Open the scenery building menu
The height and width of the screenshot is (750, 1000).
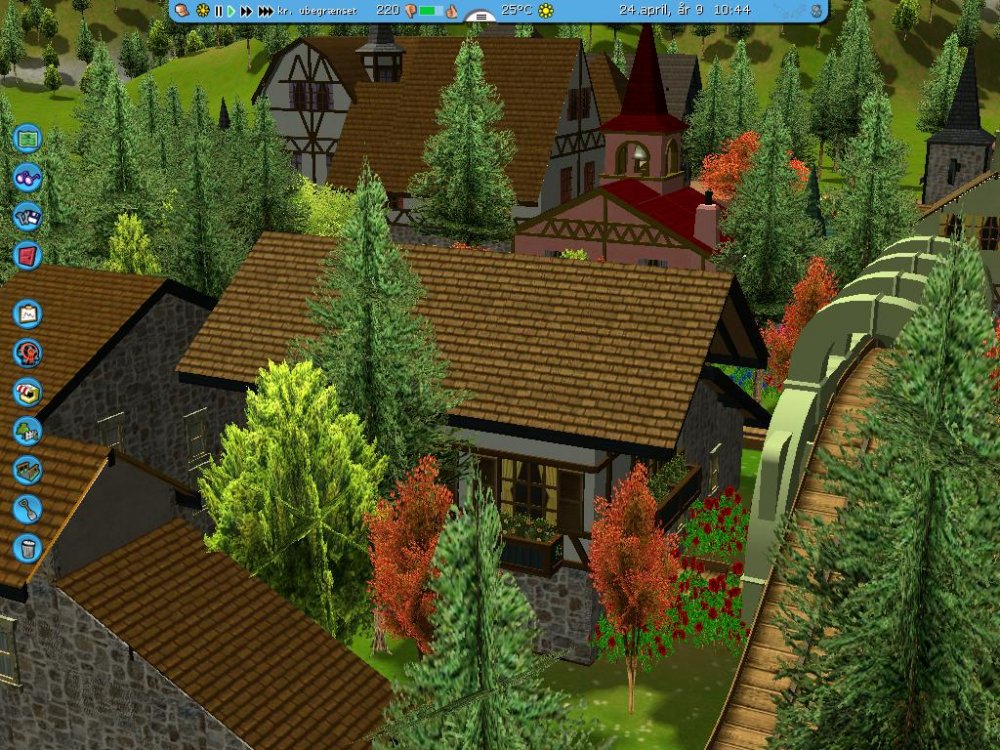coord(27,431)
